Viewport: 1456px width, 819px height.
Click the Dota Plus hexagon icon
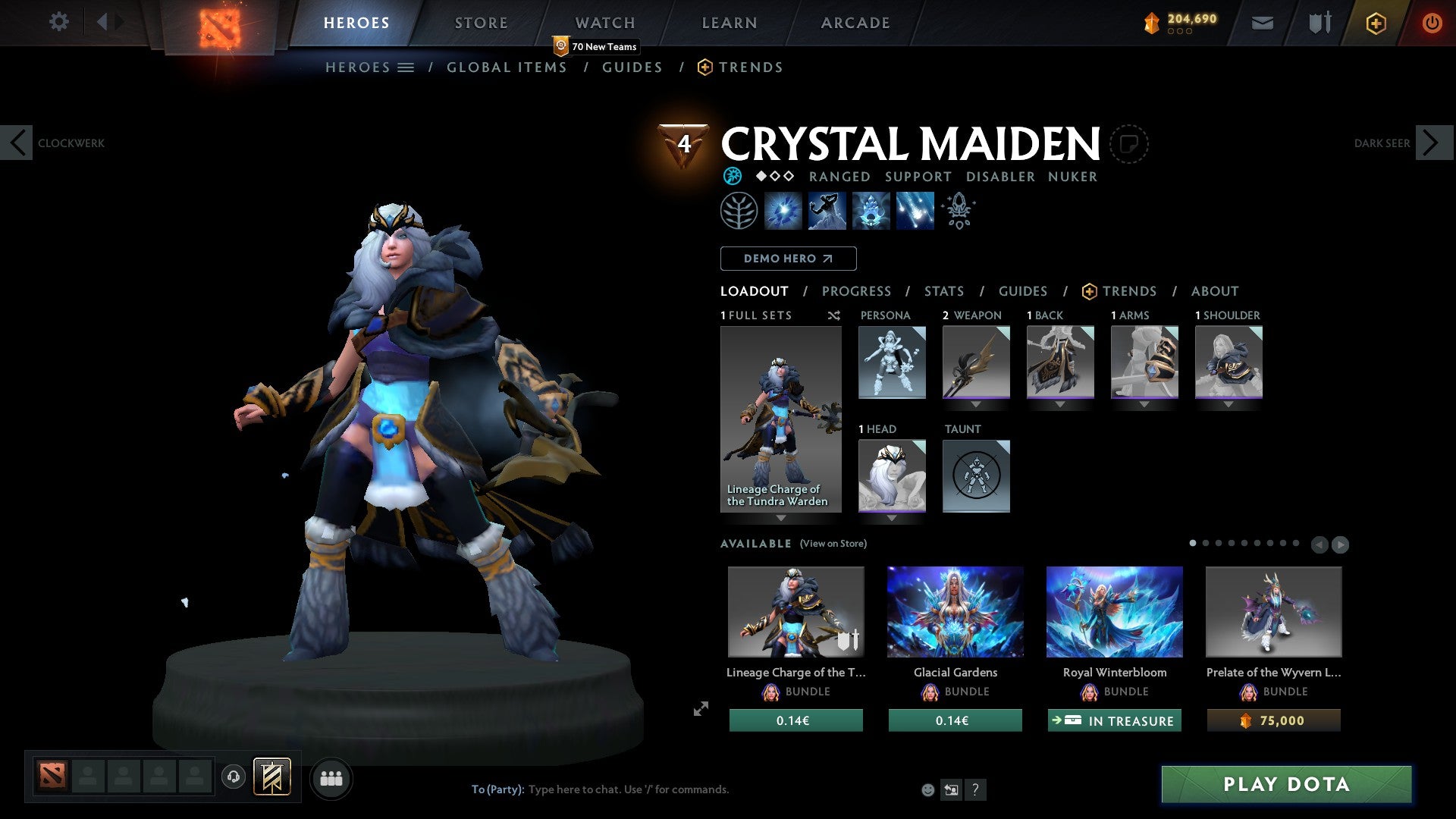click(1375, 23)
